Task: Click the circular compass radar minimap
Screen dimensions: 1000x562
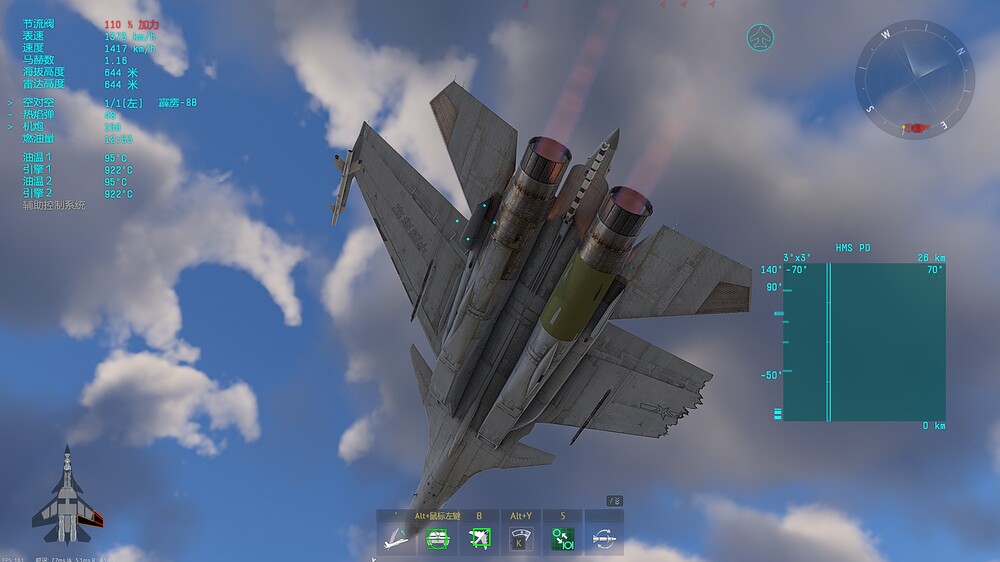Action: click(x=913, y=79)
